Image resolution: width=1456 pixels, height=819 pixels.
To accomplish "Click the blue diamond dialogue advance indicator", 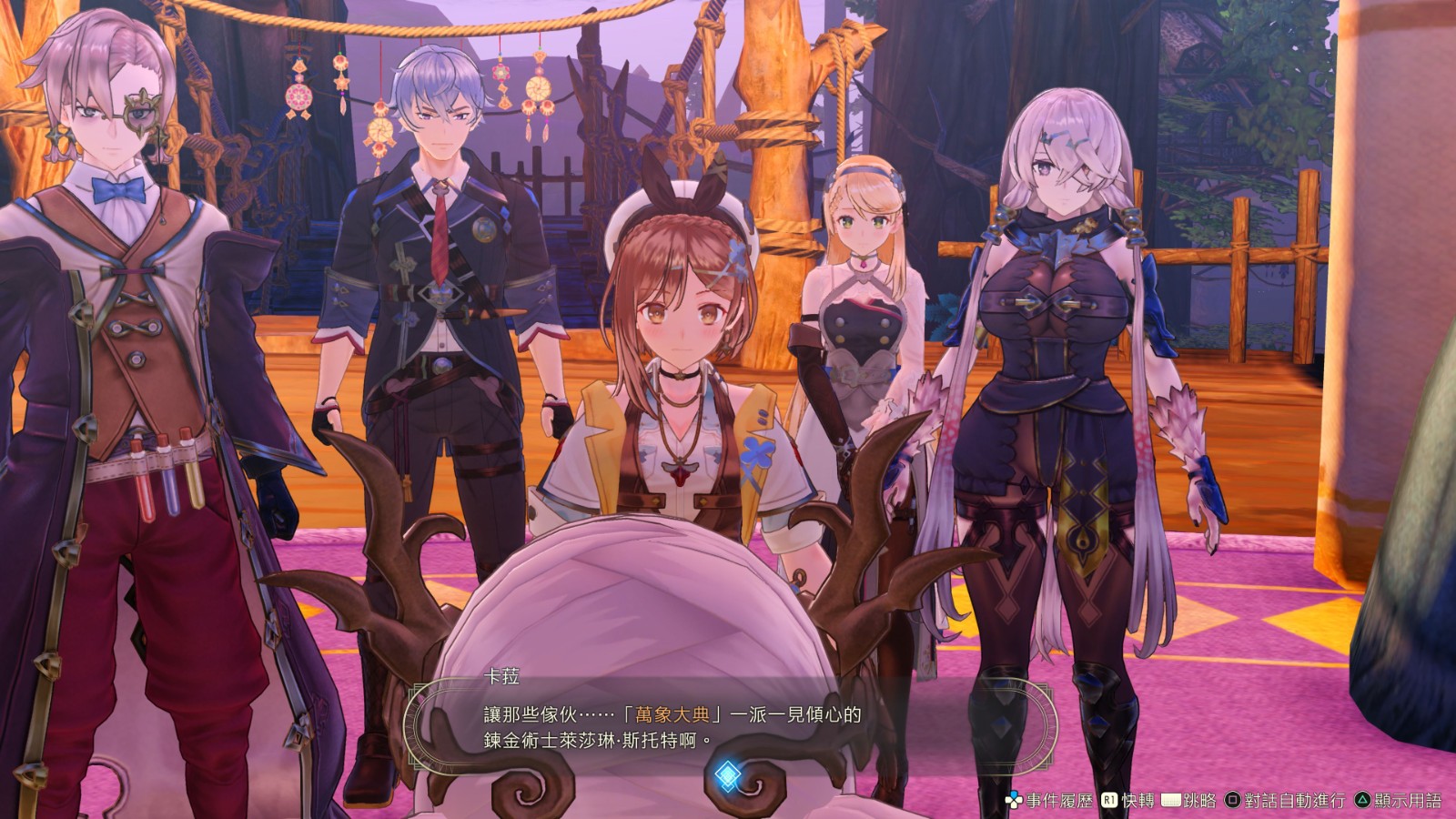I will point(726,776).
